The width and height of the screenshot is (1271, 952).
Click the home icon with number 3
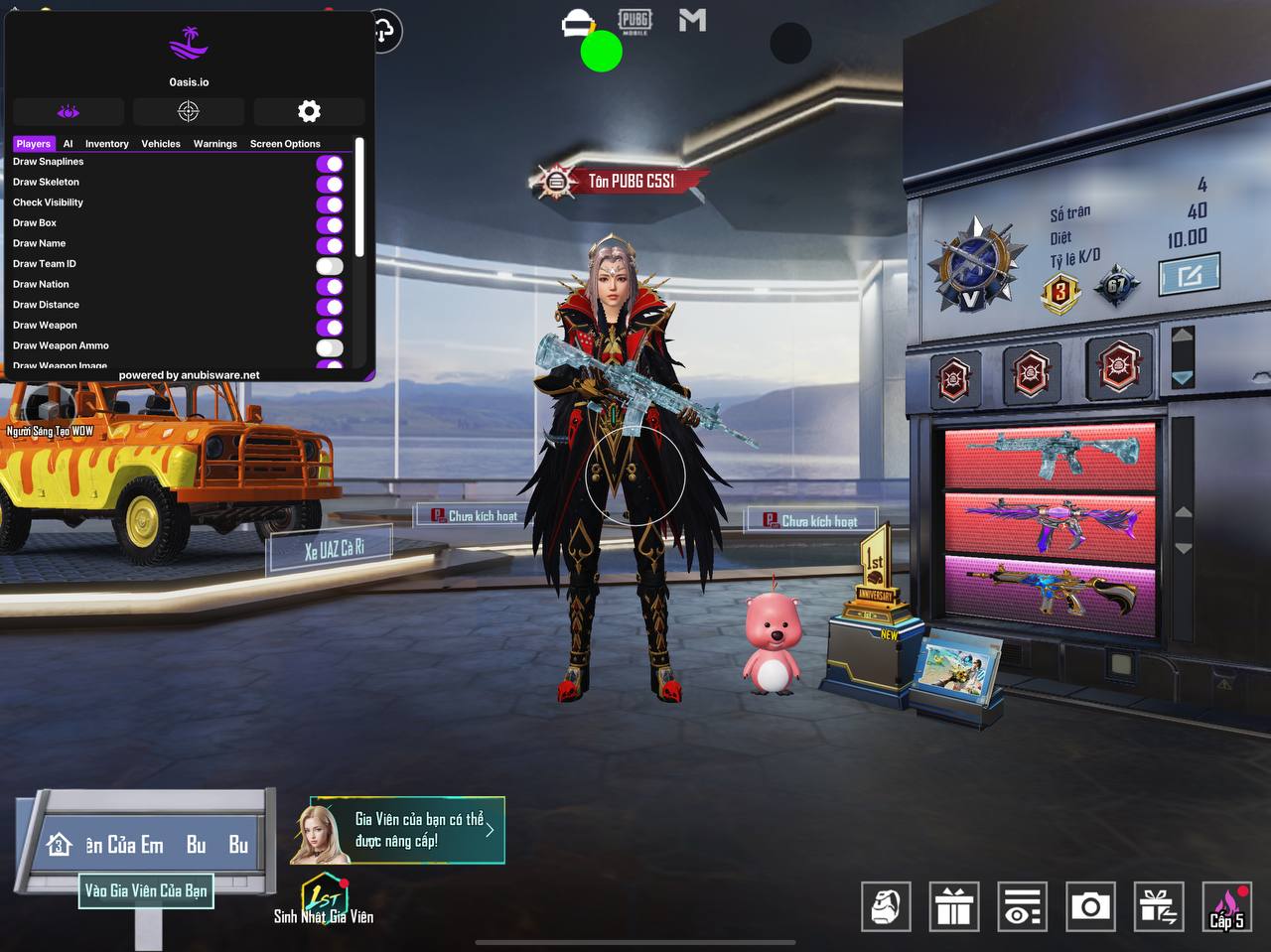click(59, 845)
